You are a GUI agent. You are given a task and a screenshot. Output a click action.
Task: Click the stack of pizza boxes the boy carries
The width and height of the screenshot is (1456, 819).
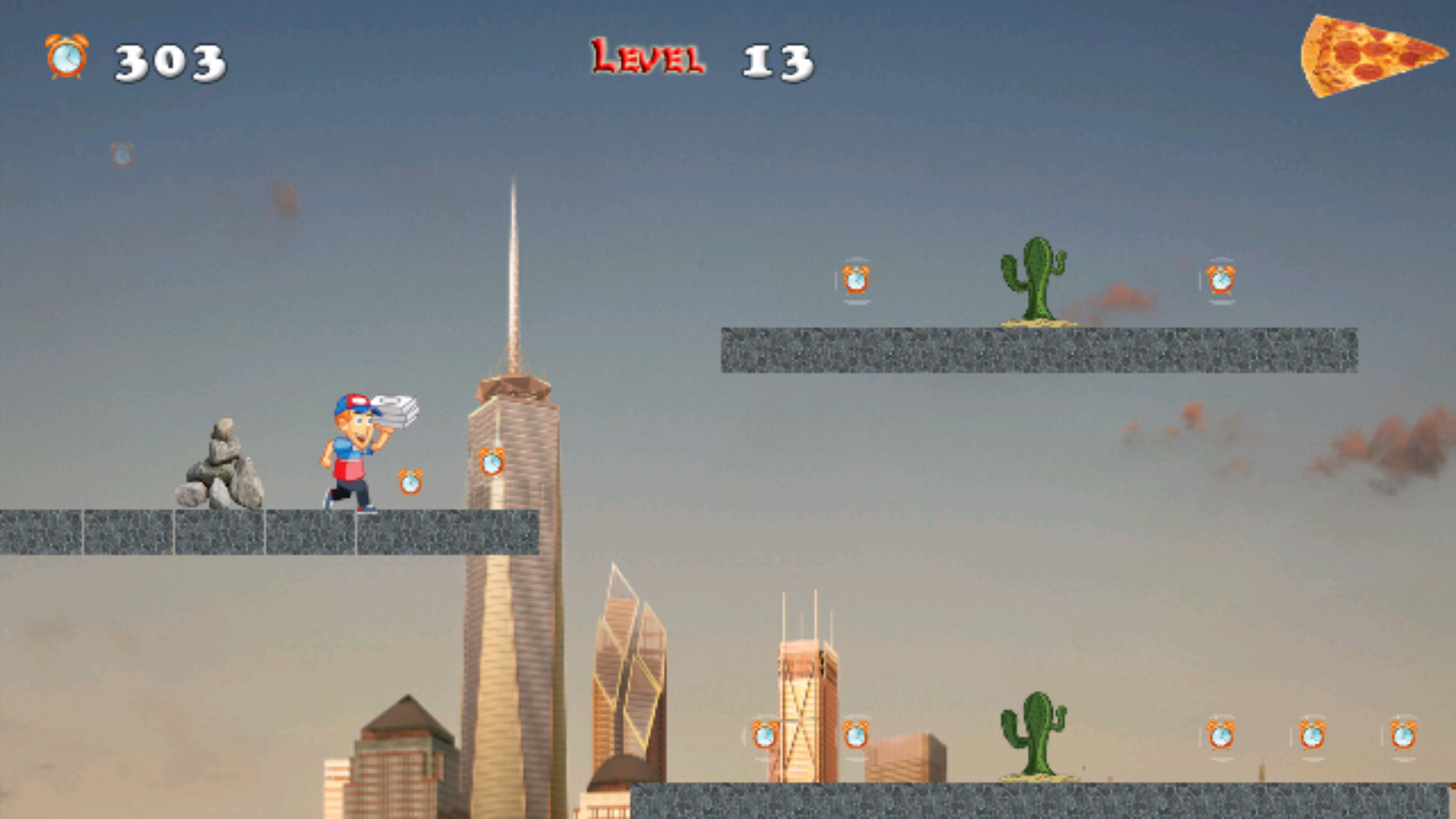coord(394,409)
